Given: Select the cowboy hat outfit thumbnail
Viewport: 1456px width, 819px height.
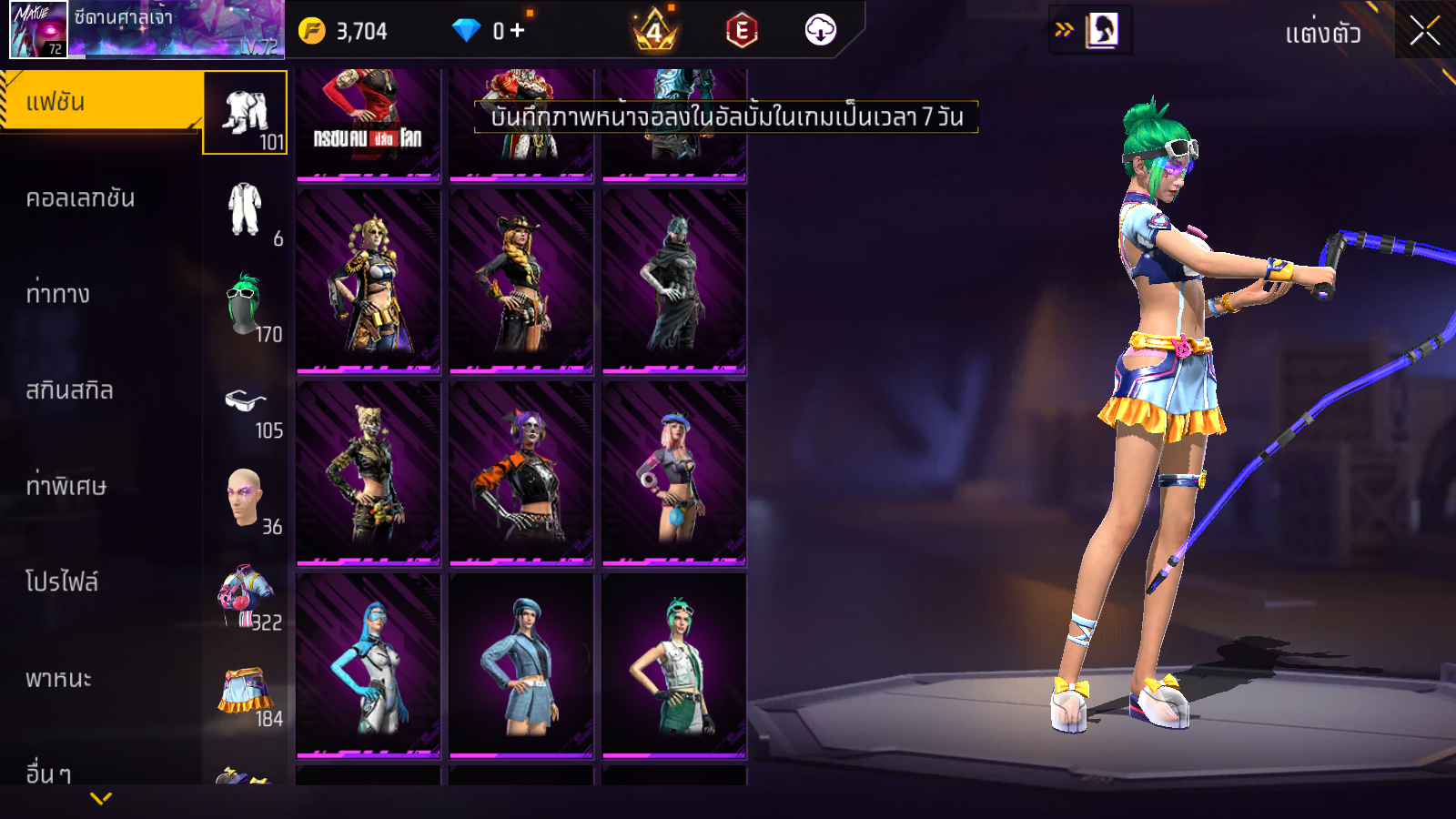Looking at the screenshot, I should (521, 281).
